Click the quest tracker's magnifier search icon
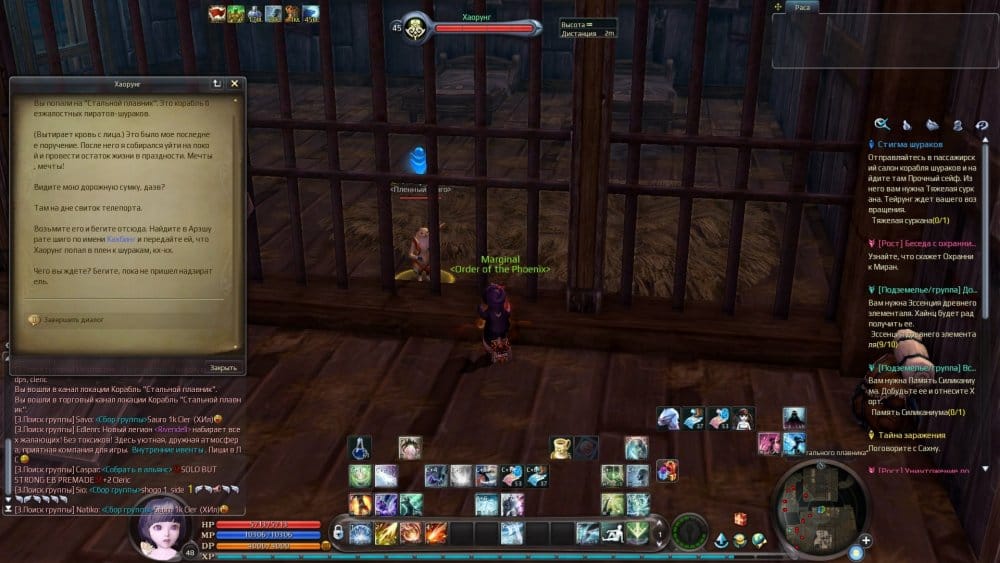This screenshot has width=1000, height=563. pos(882,124)
